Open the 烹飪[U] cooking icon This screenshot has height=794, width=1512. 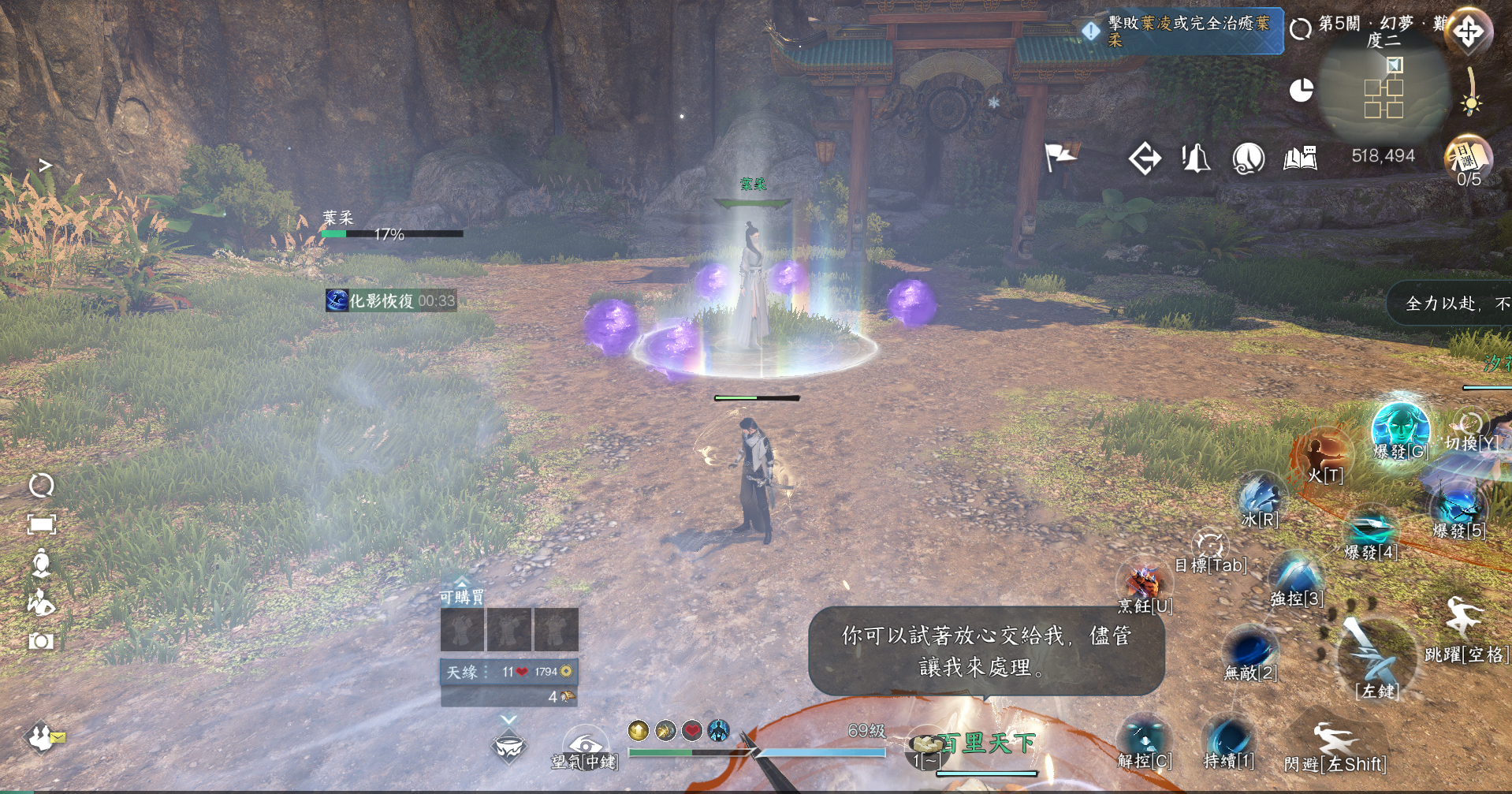1145,585
